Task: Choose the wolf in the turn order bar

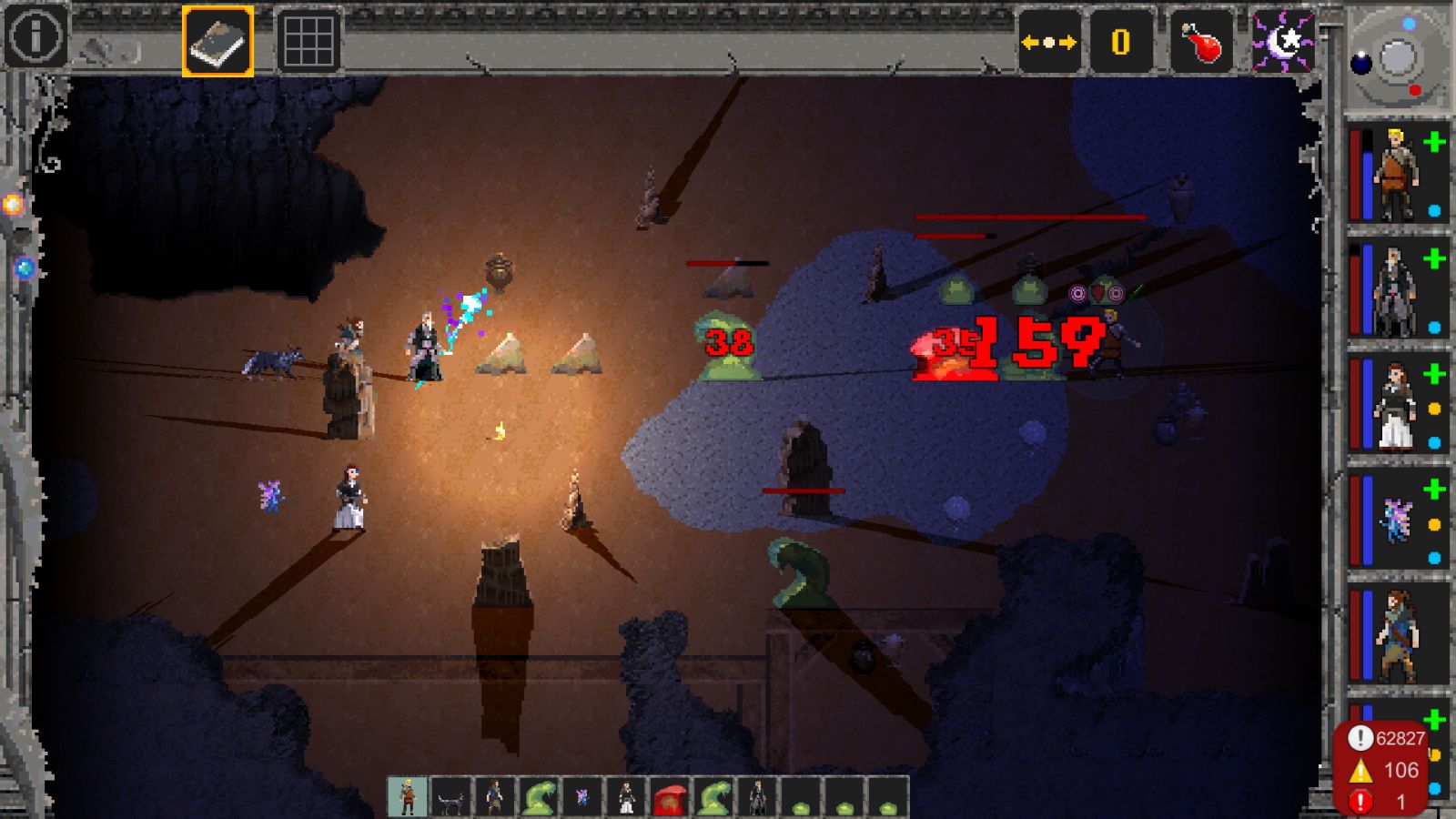Action: coord(450,797)
